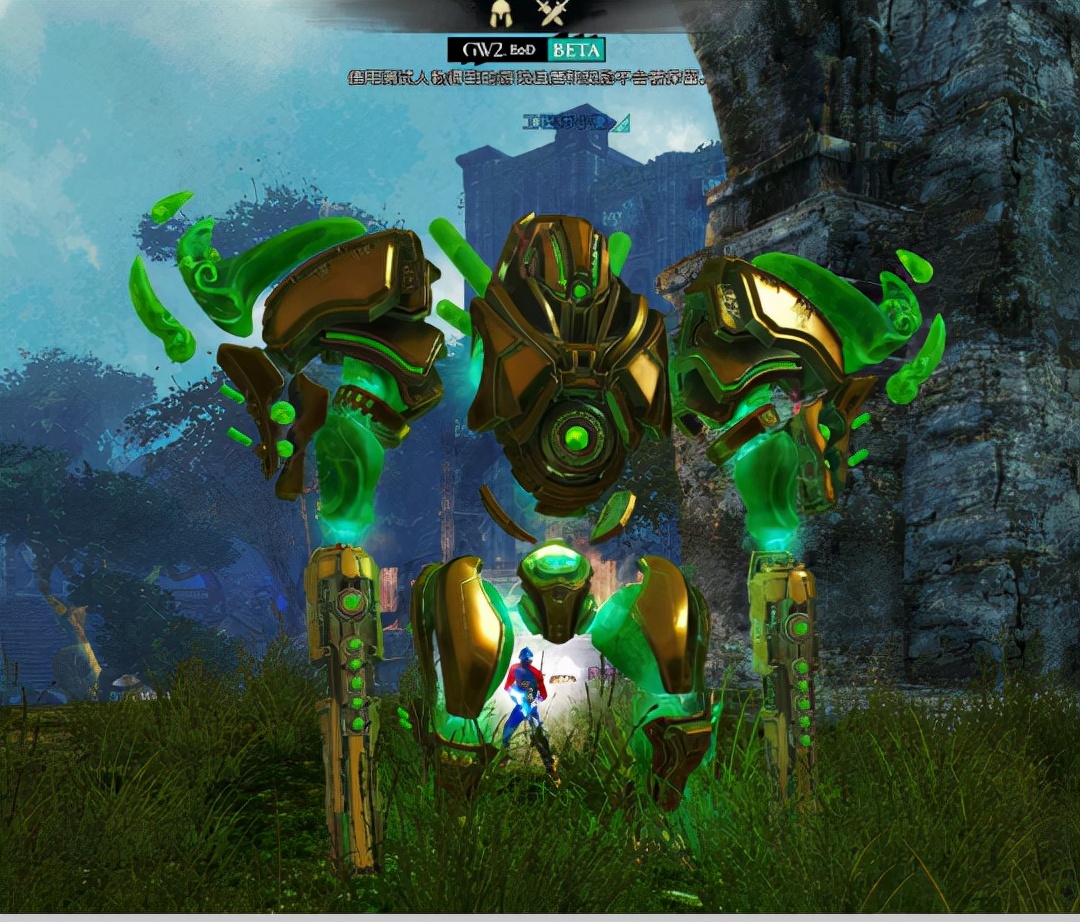Open the helmet icon in the top bar
The height and width of the screenshot is (922, 1080).
point(500,13)
